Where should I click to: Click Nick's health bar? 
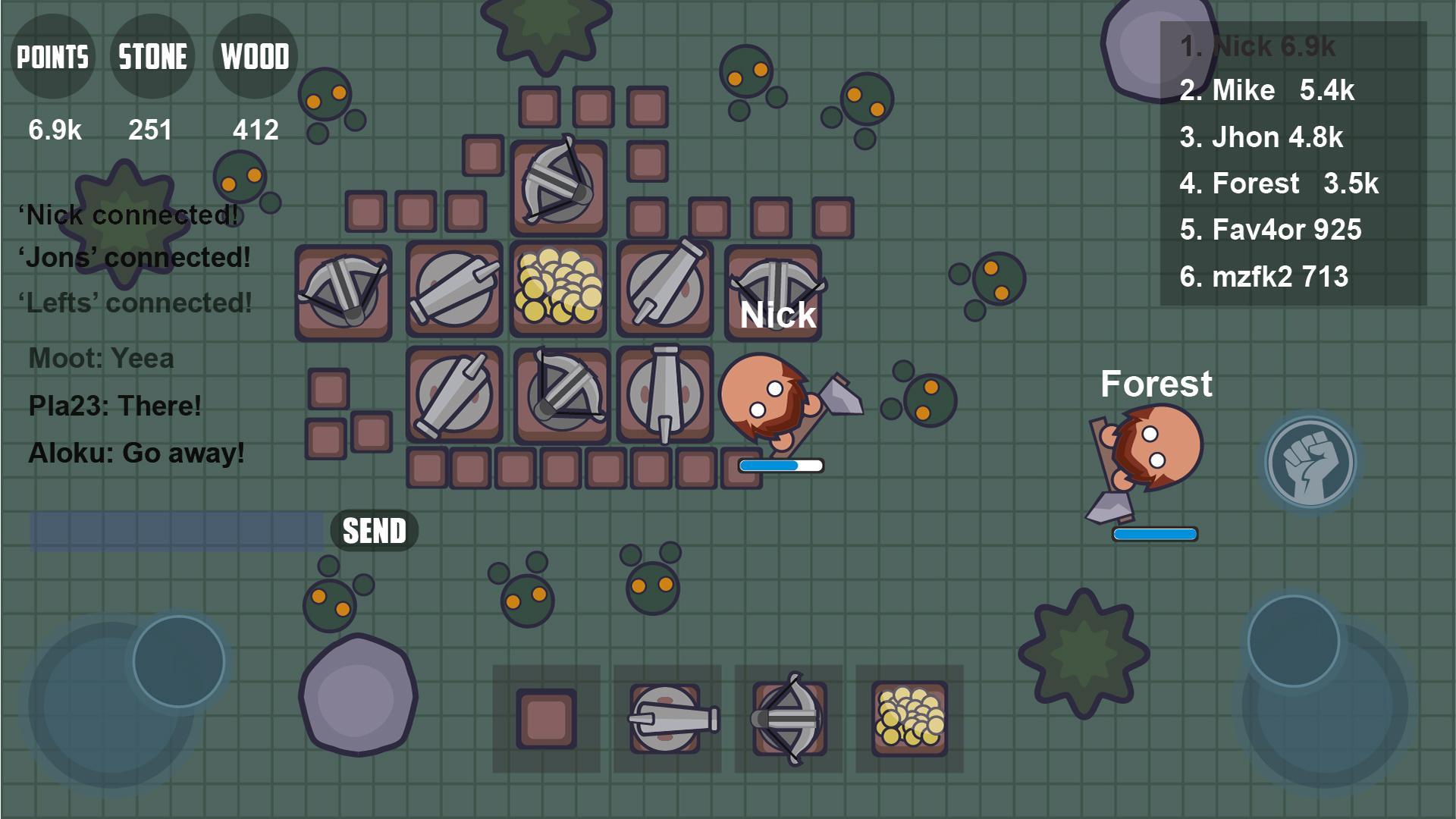coord(780,464)
